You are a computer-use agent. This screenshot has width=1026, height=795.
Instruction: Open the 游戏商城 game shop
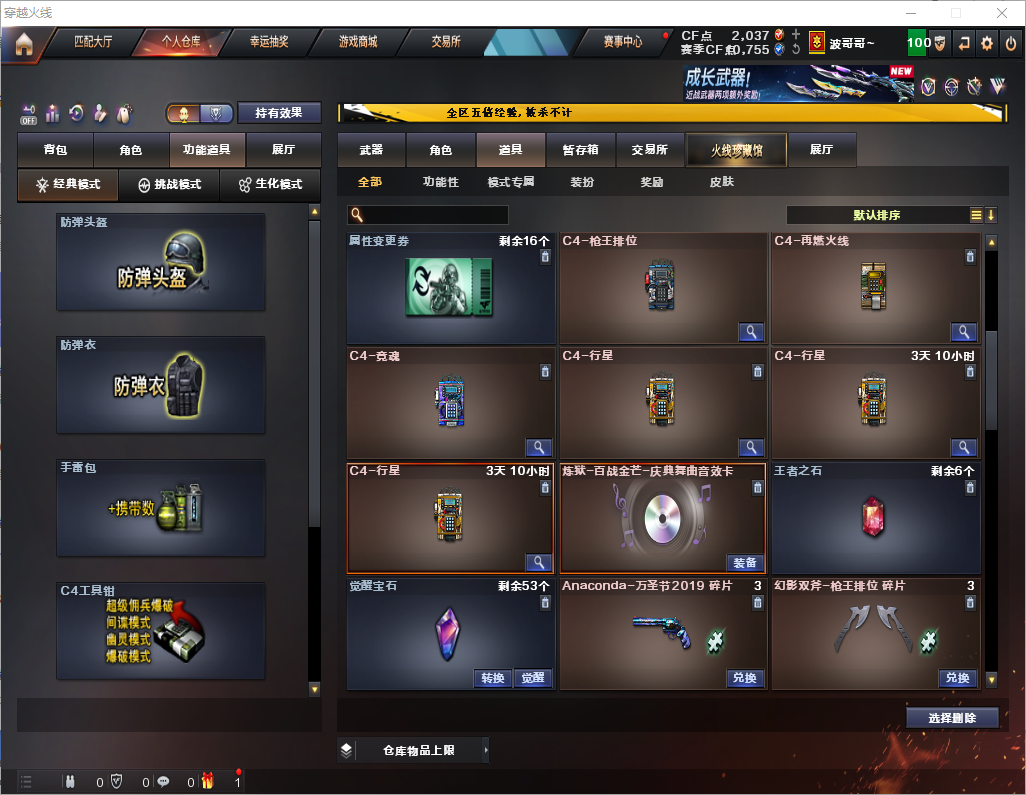pyautogui.click(x=358, y=42)
